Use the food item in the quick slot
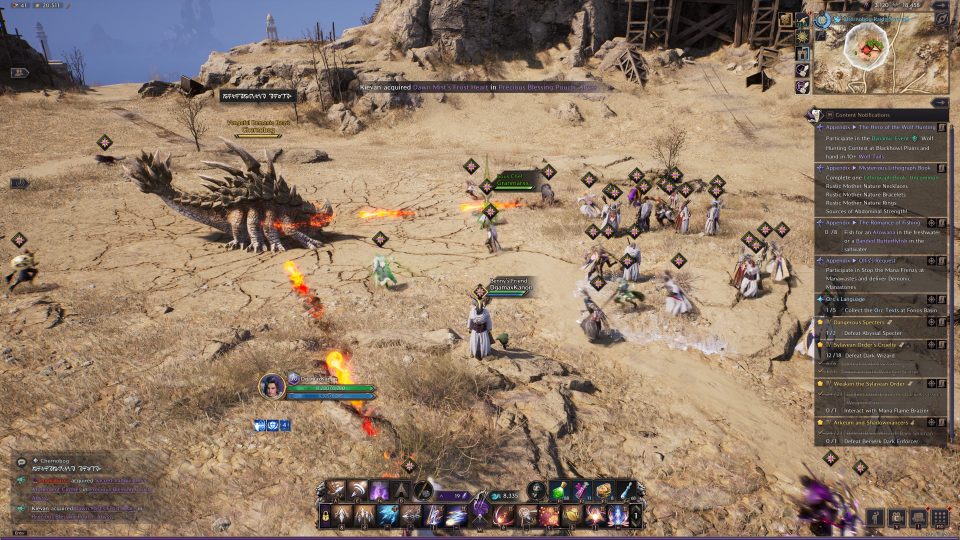The width and height of the screenshot is (960, 540). (x=603, y=490)
